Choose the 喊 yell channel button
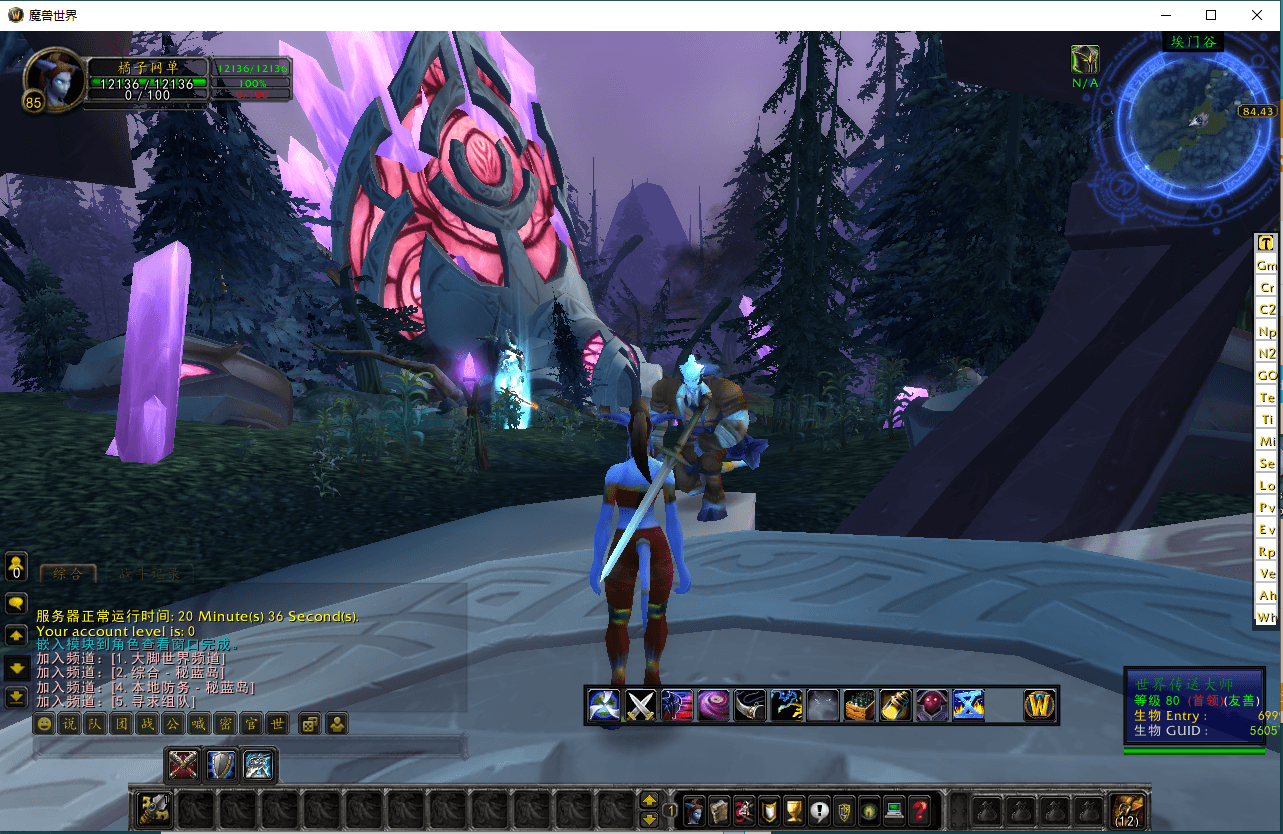Screen dimensions: 1283x834 (199, 724)
